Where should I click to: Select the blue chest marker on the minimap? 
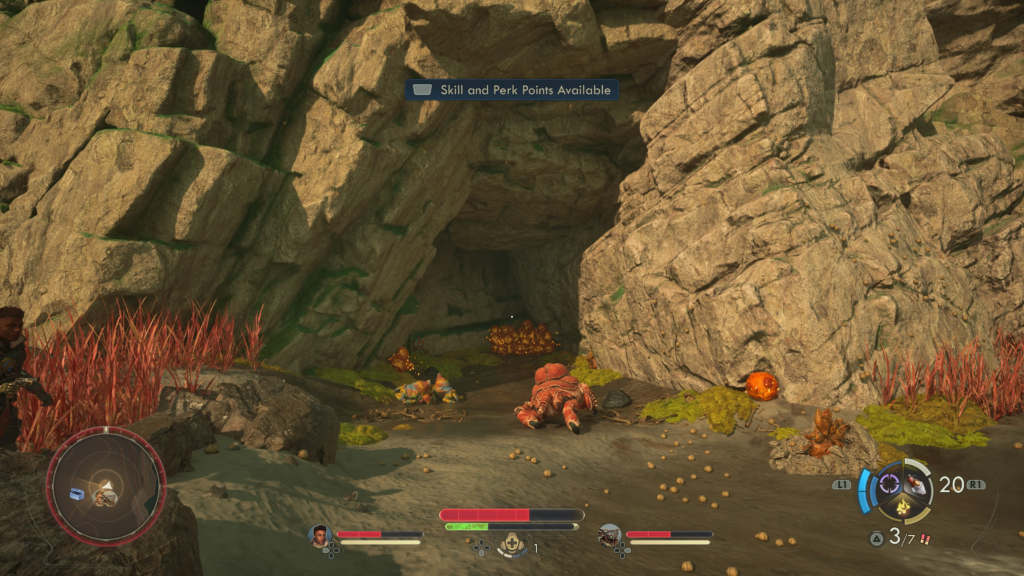[x=77, y=492]
